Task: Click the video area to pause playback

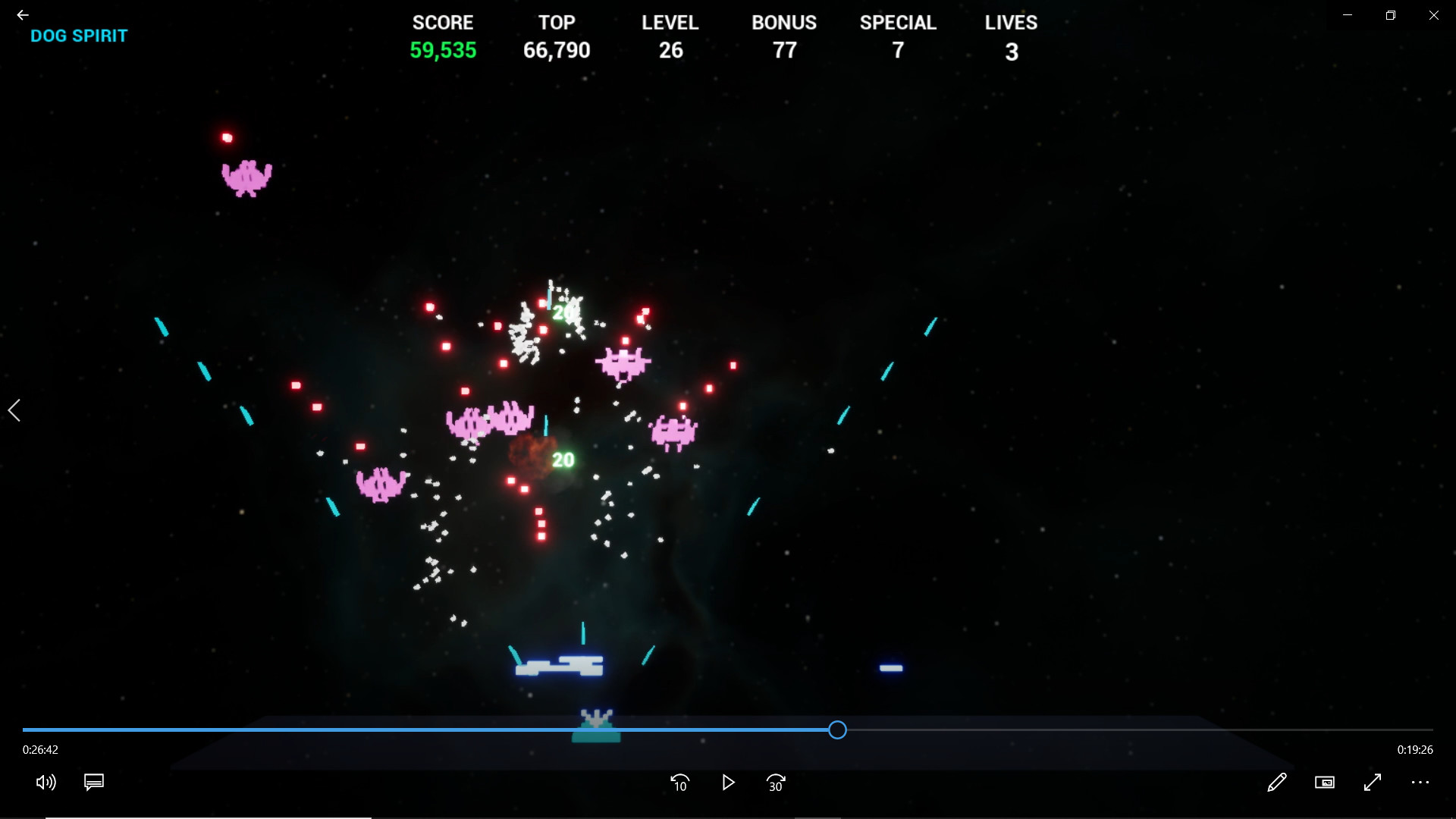Action: [728, 379]
